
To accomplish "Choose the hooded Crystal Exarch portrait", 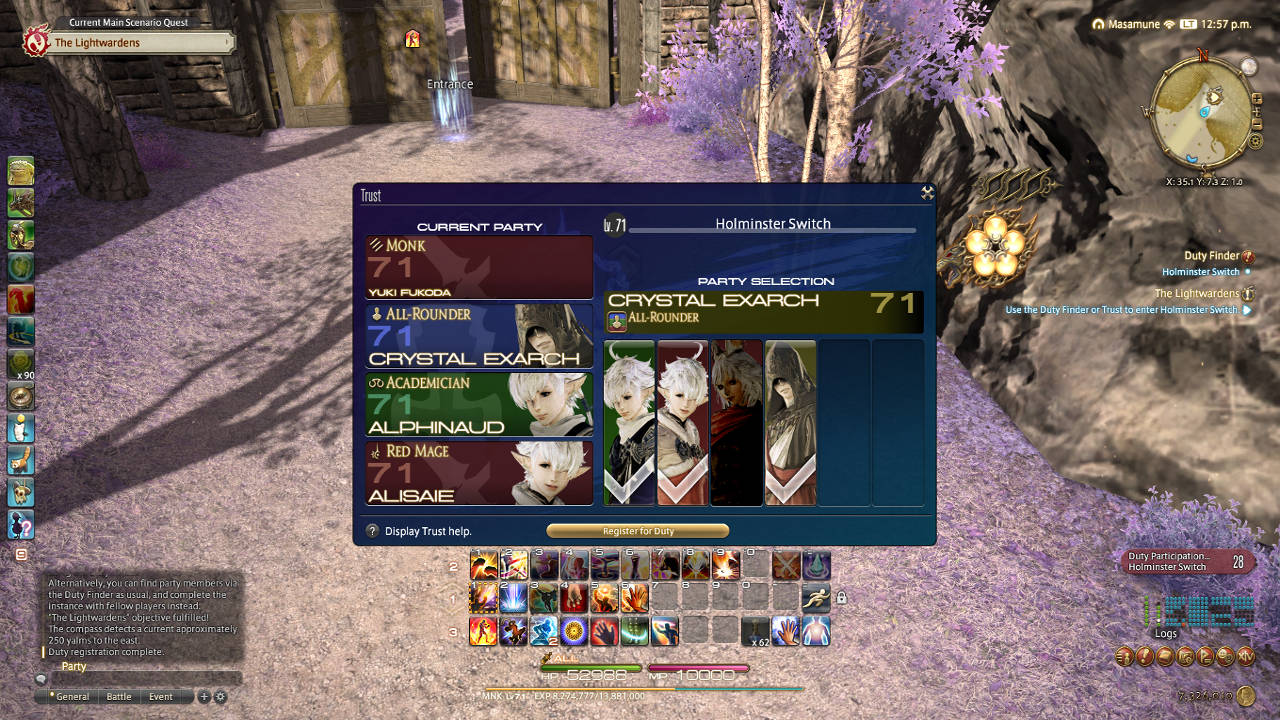I will tap(790, 422).
